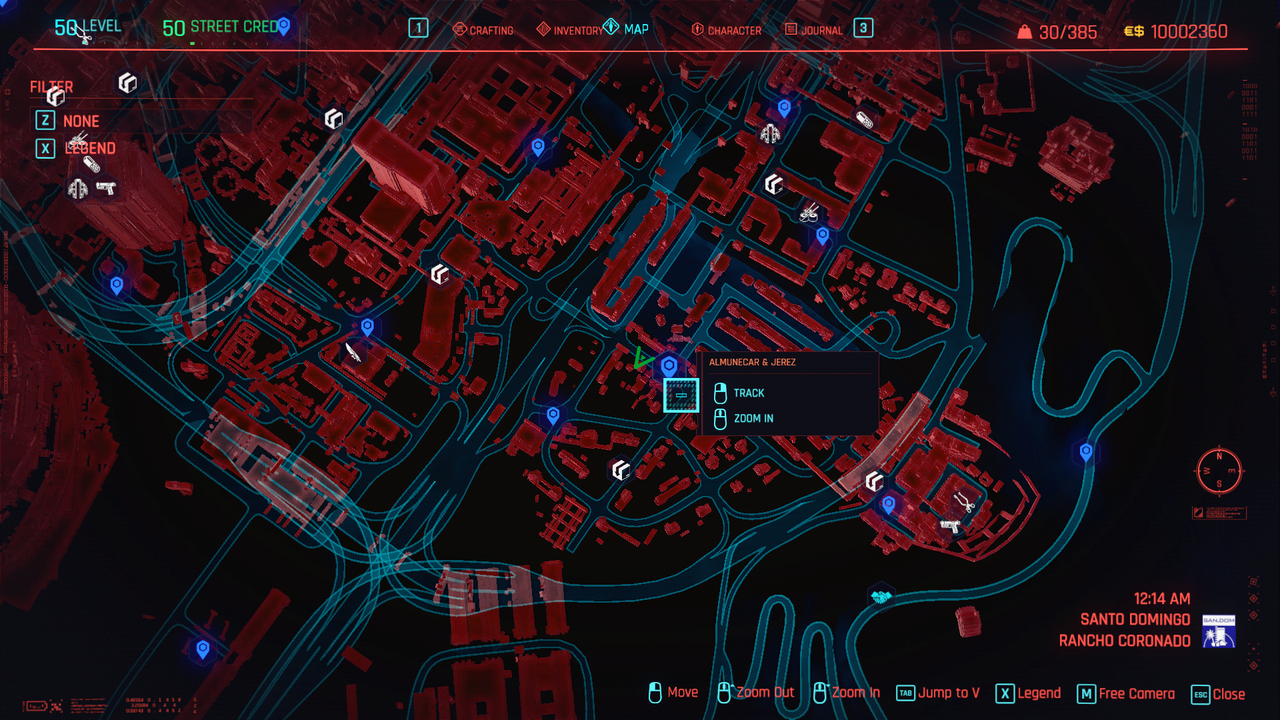Select the knife melee vendor map marker
This screenshot has width=1280, height=720.
352,351
